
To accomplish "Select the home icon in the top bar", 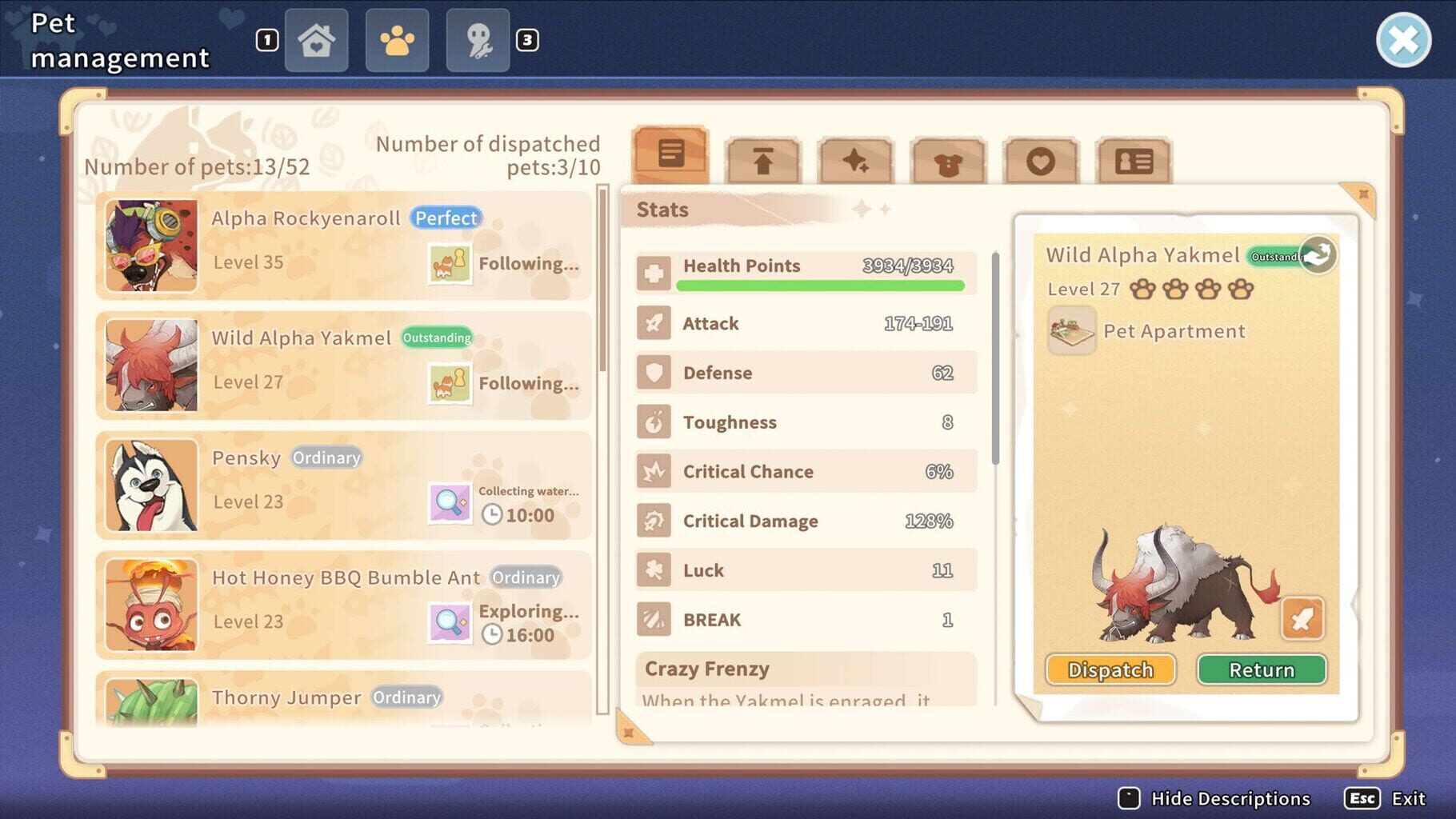I will pos(317,39).
